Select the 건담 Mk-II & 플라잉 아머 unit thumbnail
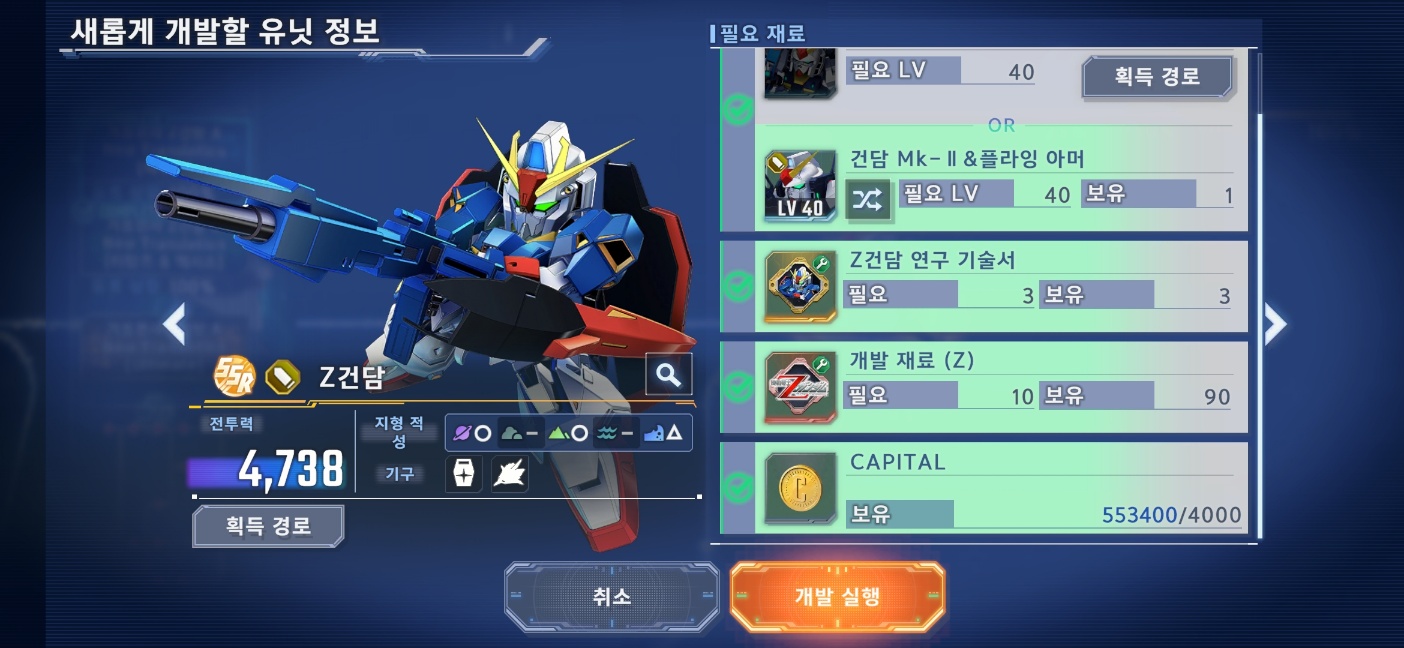 point(800,186)
